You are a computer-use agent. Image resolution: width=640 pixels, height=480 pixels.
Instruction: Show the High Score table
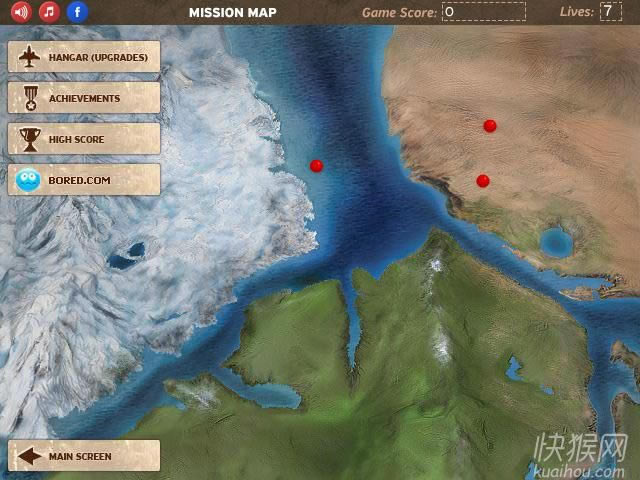[x=84, y=139]
